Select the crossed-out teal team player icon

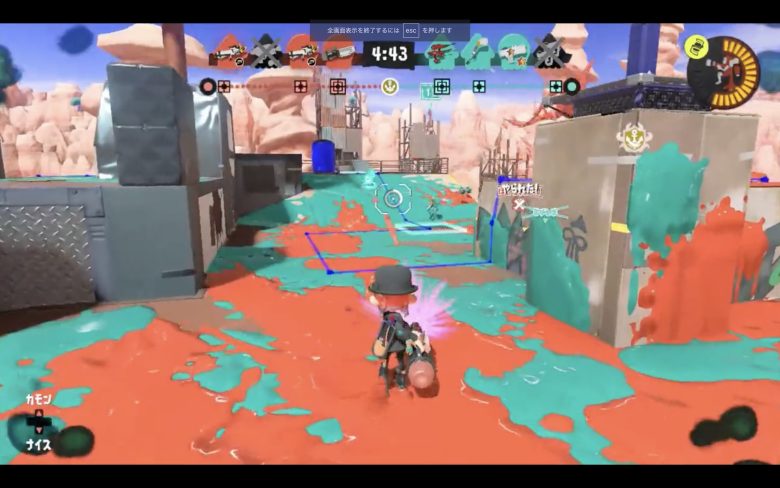[548, 51]
